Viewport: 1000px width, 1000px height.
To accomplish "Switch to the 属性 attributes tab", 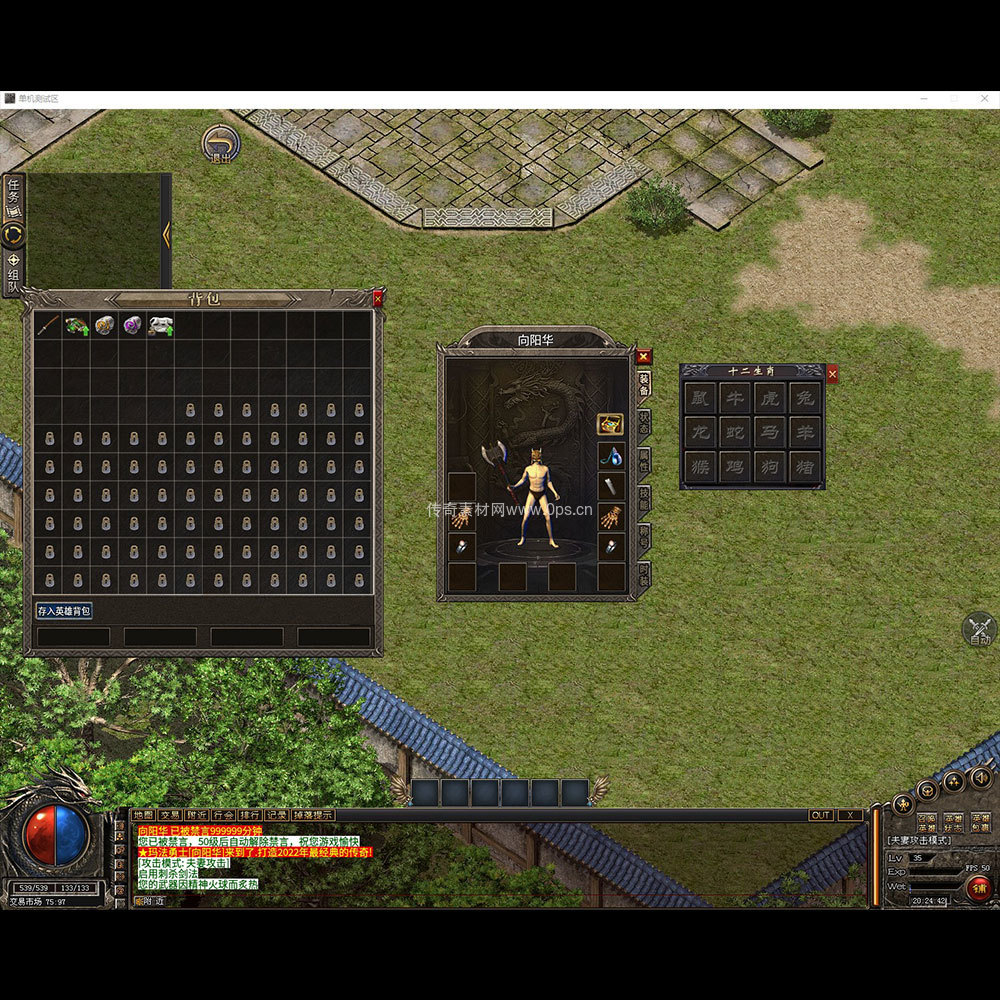I will click(x=644, y=460).
